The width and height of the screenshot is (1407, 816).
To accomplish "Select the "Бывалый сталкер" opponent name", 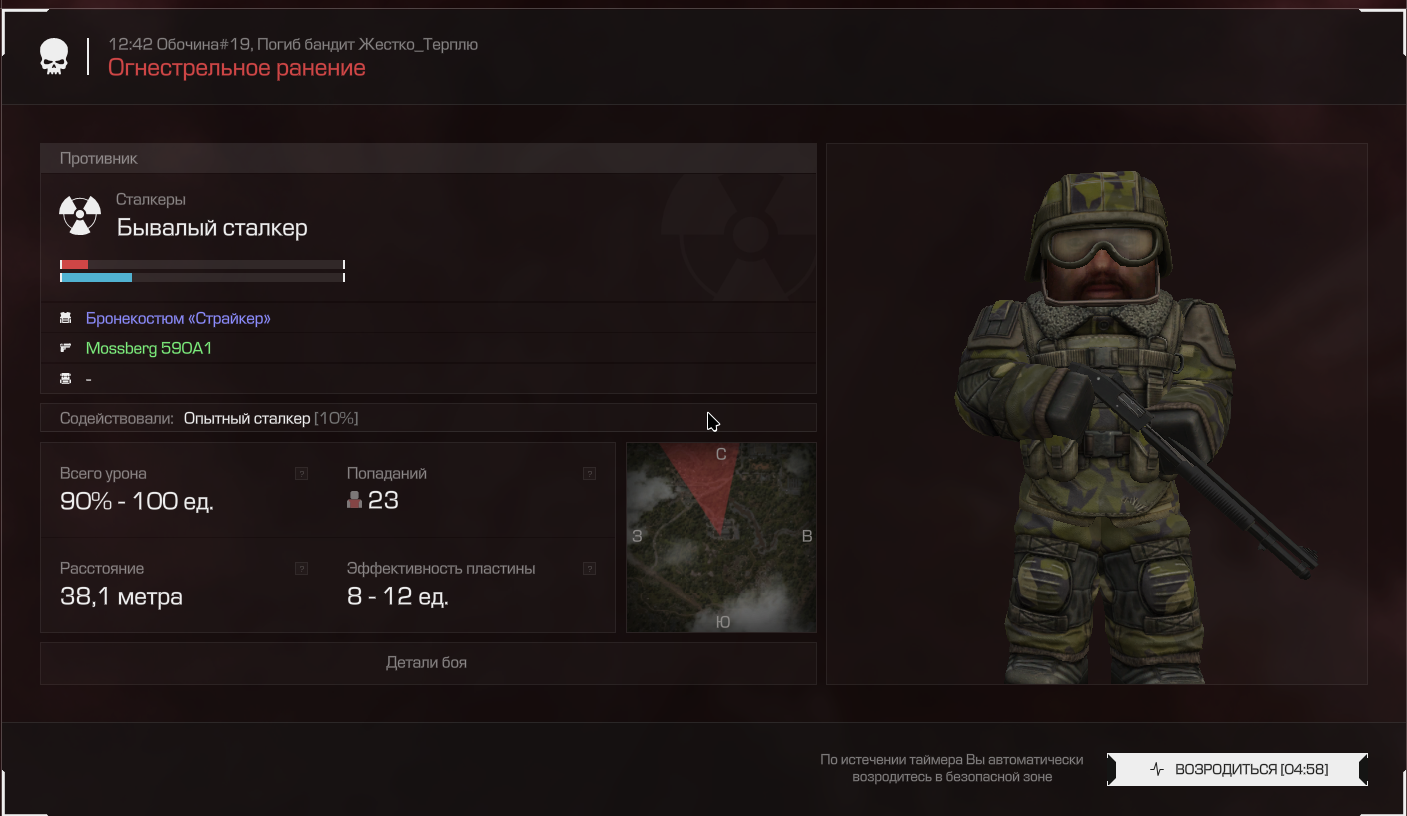I will click(x=212, y=228).
